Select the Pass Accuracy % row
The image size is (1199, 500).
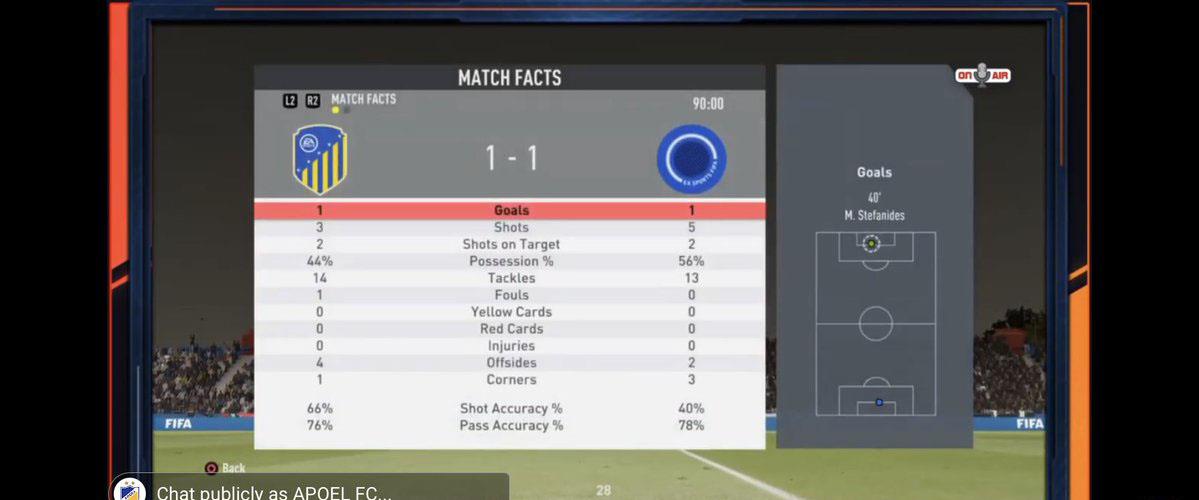(x=510, y=426)
